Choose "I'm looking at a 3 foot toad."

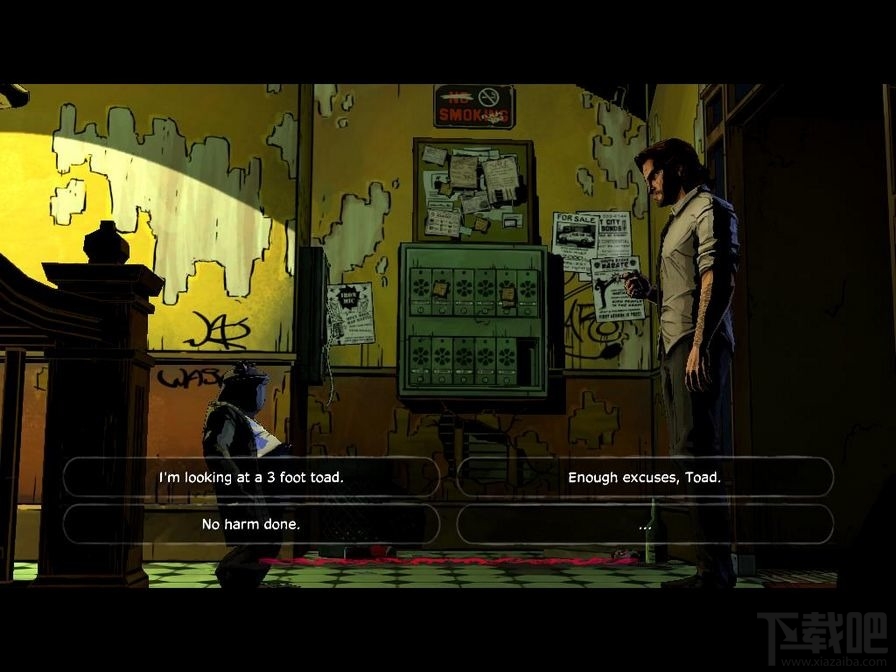[x=251, y=477]
